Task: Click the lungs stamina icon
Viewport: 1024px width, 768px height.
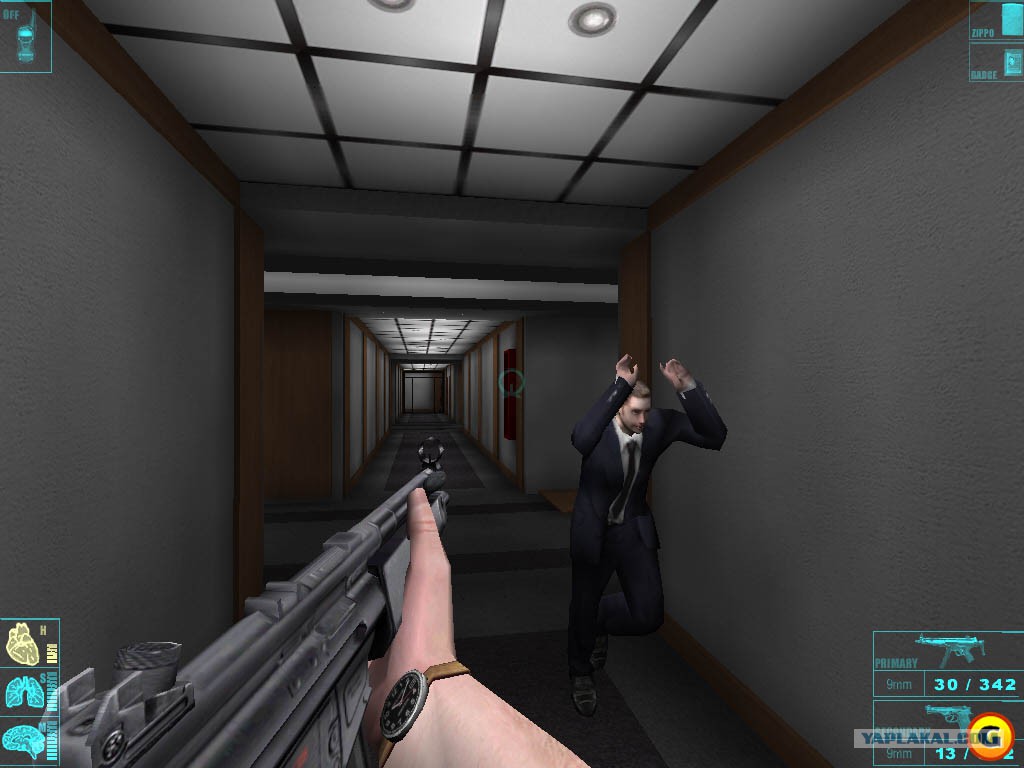Action: coord(22,692)
